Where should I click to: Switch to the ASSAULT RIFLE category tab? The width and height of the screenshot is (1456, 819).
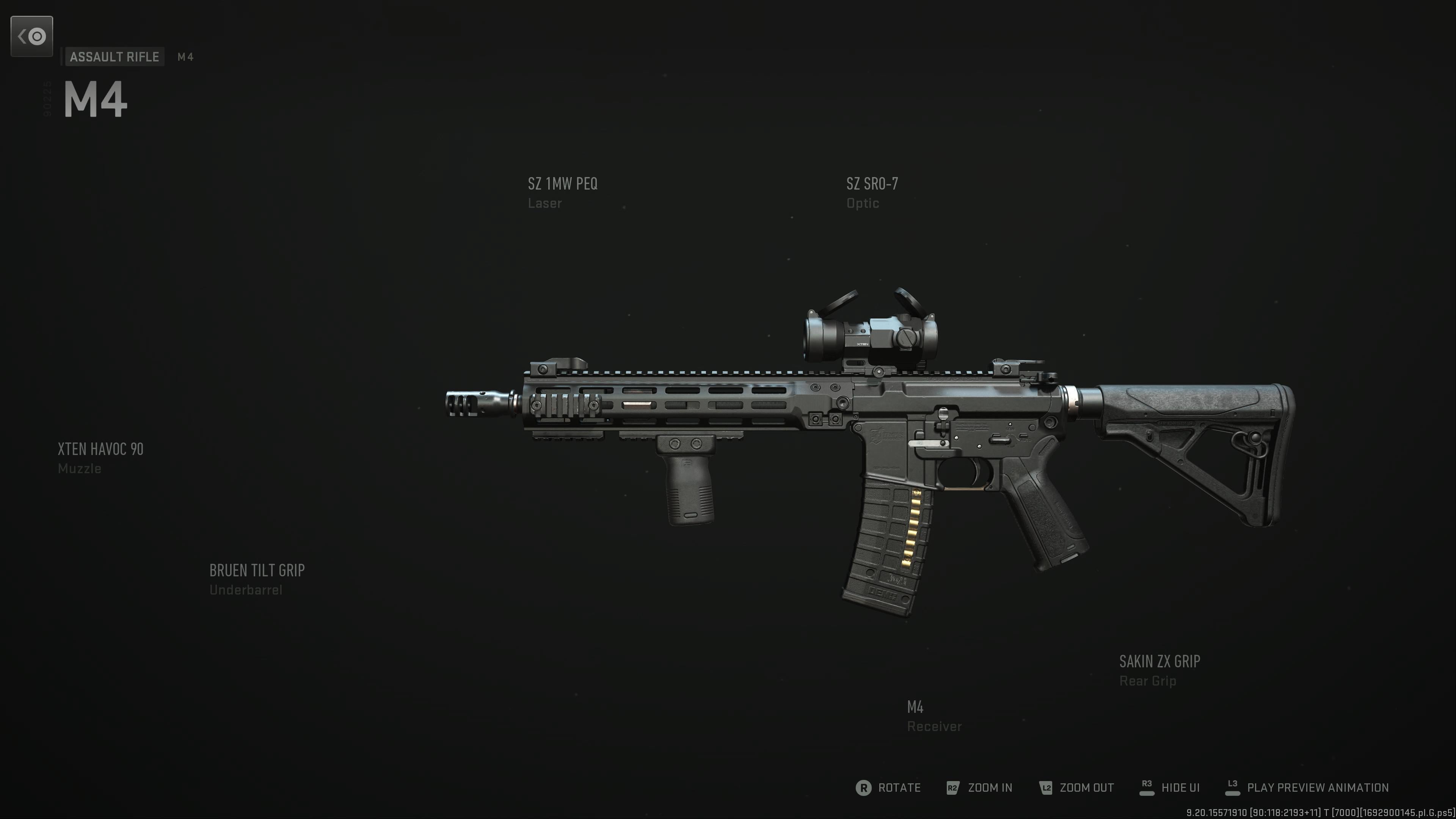point(114,56)
